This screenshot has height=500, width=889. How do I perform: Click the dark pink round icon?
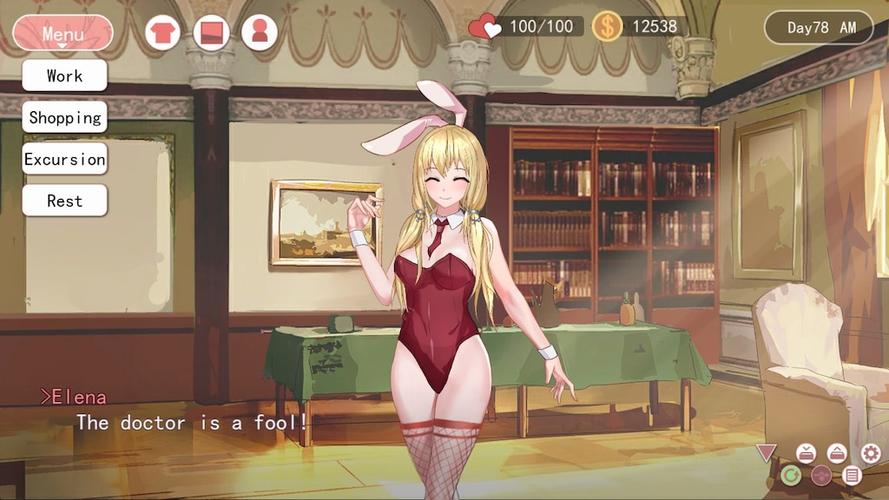pos(821,475)
